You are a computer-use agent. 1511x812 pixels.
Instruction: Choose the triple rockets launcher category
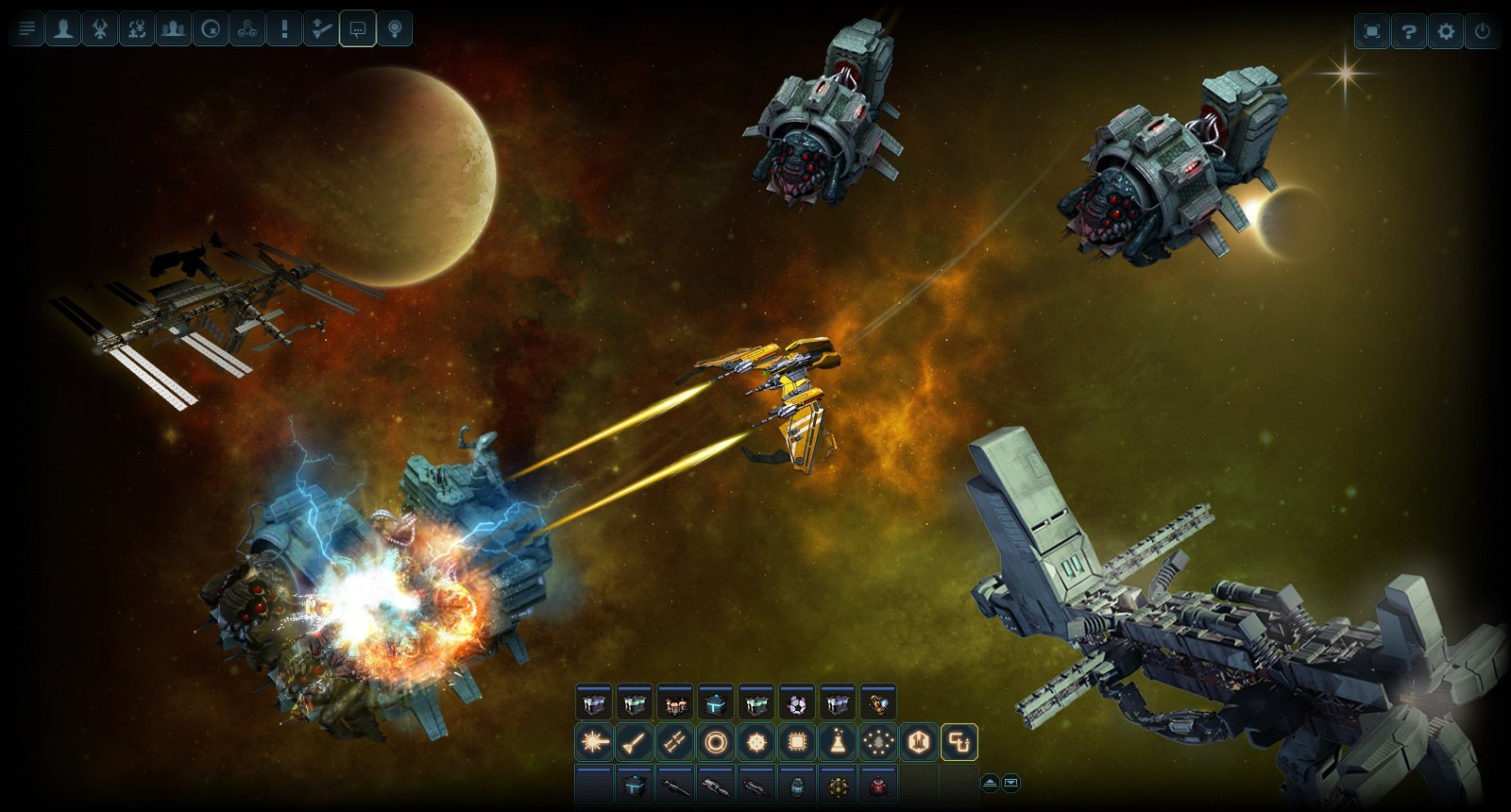coord(674,743)
